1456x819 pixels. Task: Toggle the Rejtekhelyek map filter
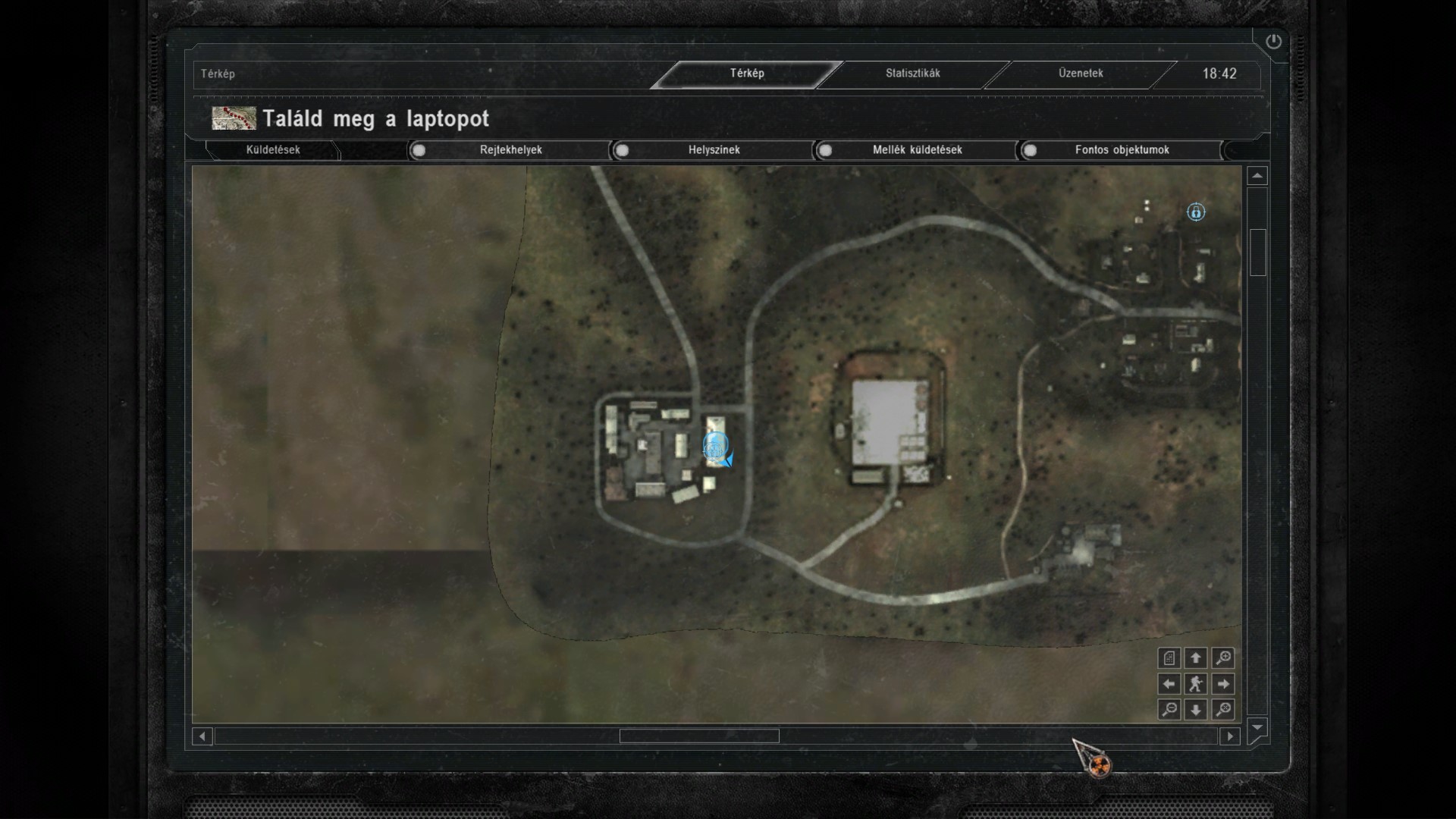click(419, 150)
